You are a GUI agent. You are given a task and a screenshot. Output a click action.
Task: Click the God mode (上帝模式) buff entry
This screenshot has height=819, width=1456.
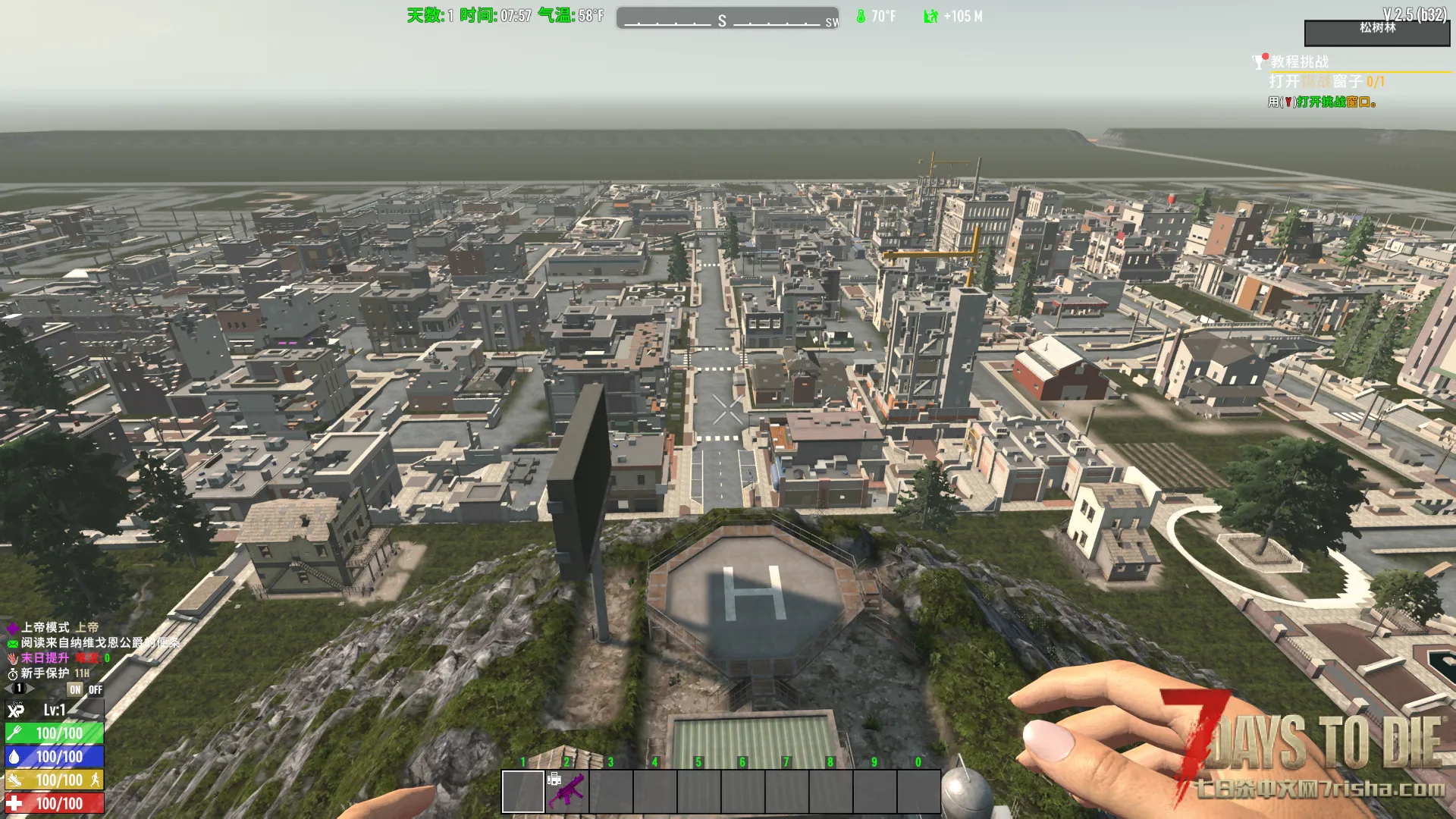pyautogui.click(x=53, y=627)
